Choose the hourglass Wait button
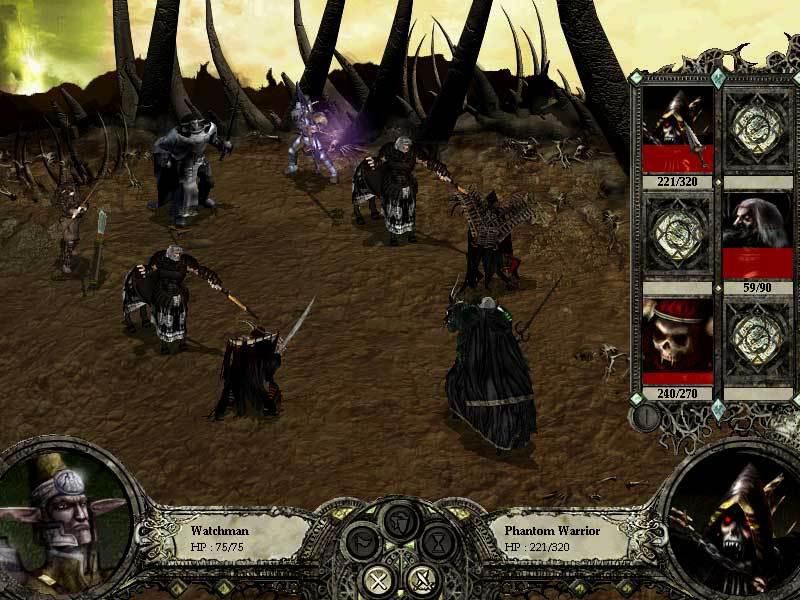800x600 pixels. [x=438, y=543]
